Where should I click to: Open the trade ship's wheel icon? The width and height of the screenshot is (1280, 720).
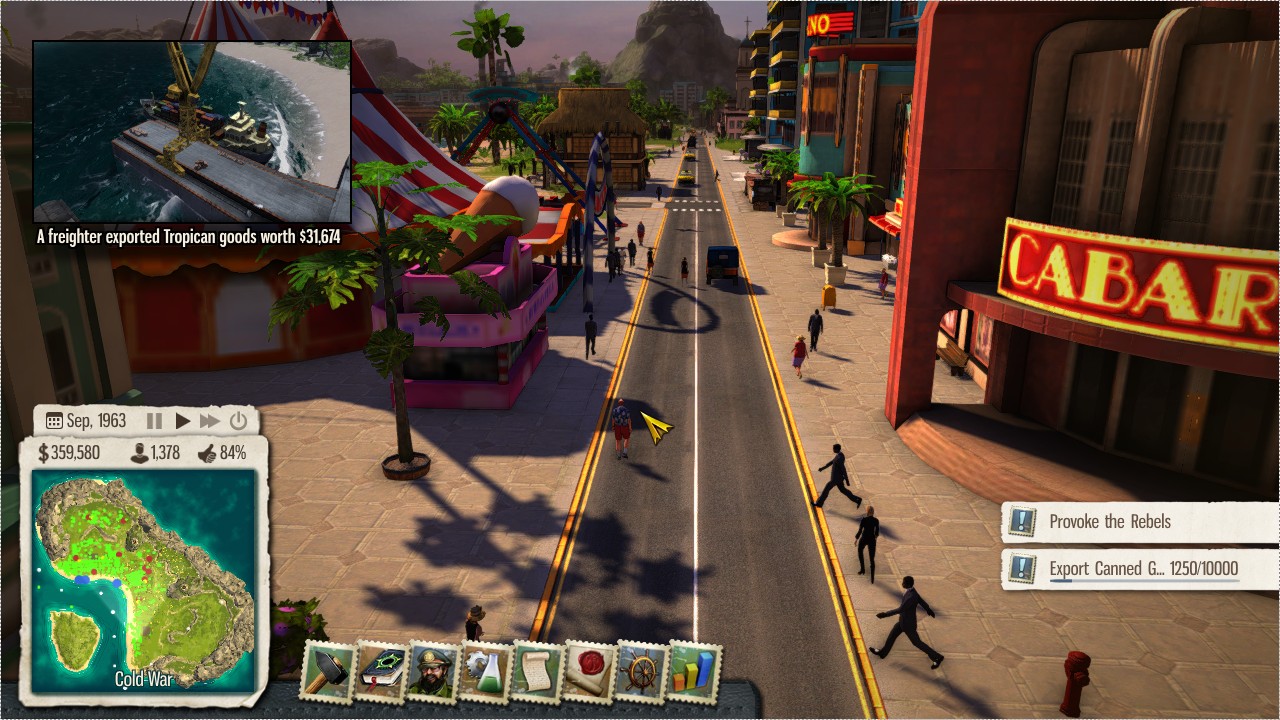[642, 671]
